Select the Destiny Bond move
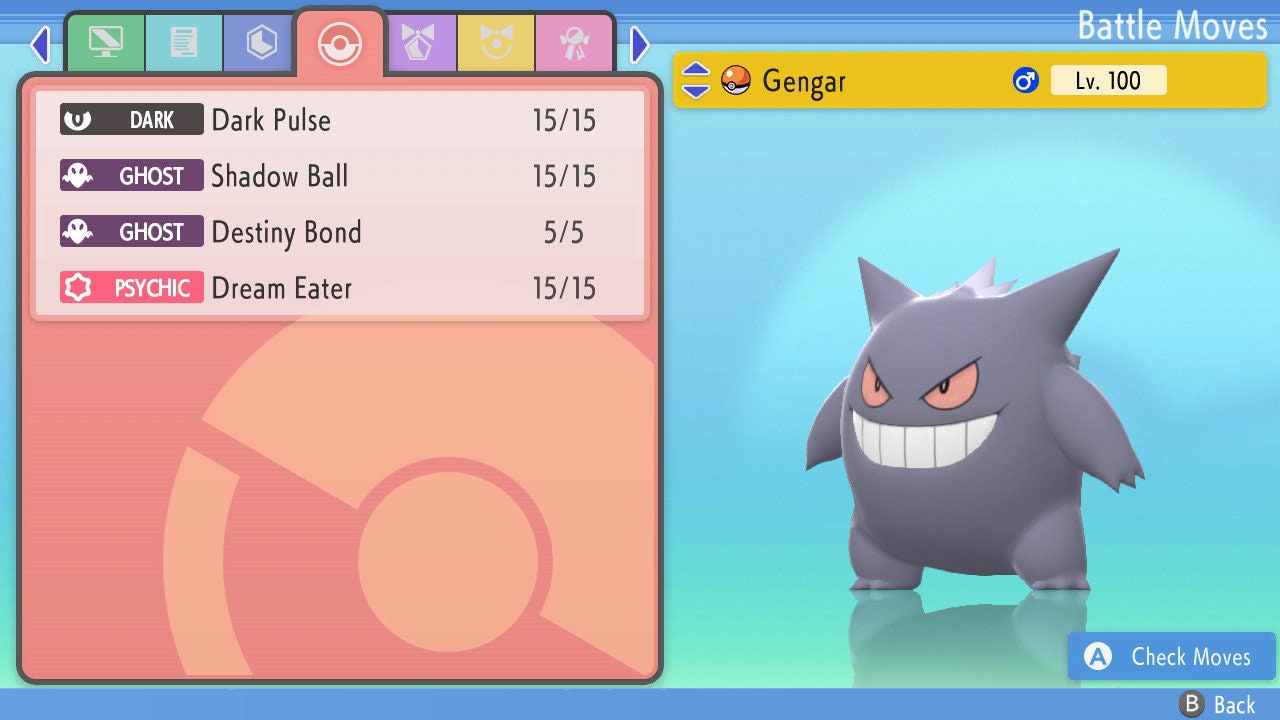1280x720 pixels. pyautogui.click(x=340, y=232)
